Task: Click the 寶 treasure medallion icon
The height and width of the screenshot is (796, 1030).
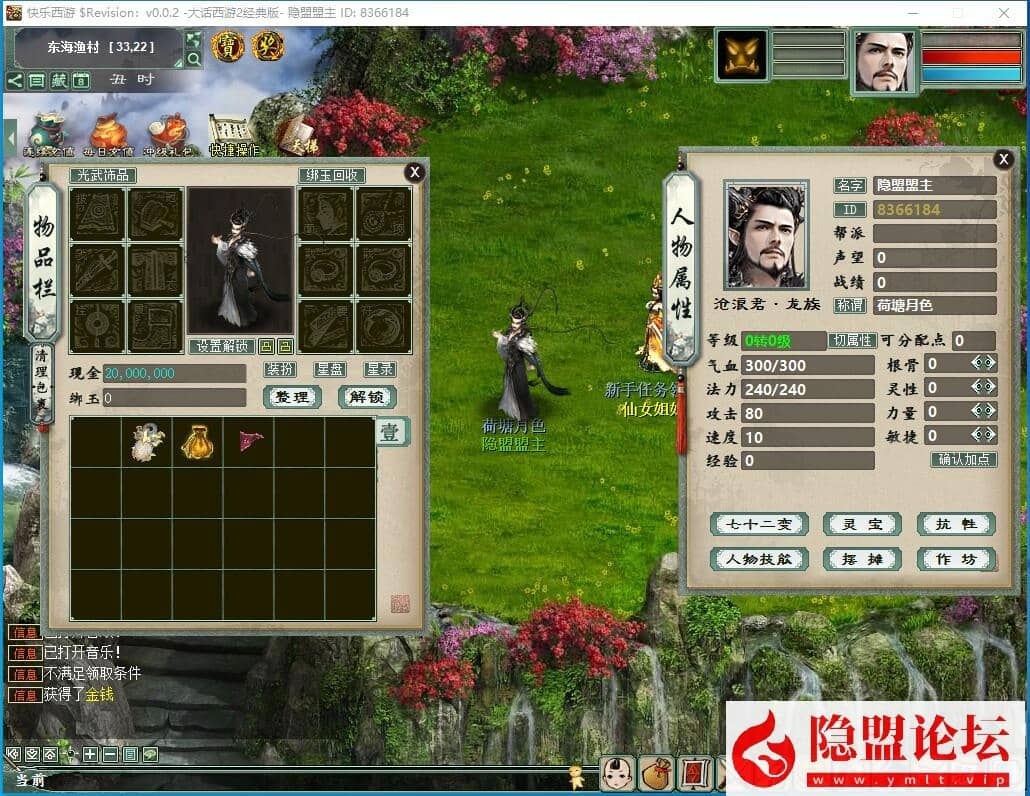Action: coord(227,46)
